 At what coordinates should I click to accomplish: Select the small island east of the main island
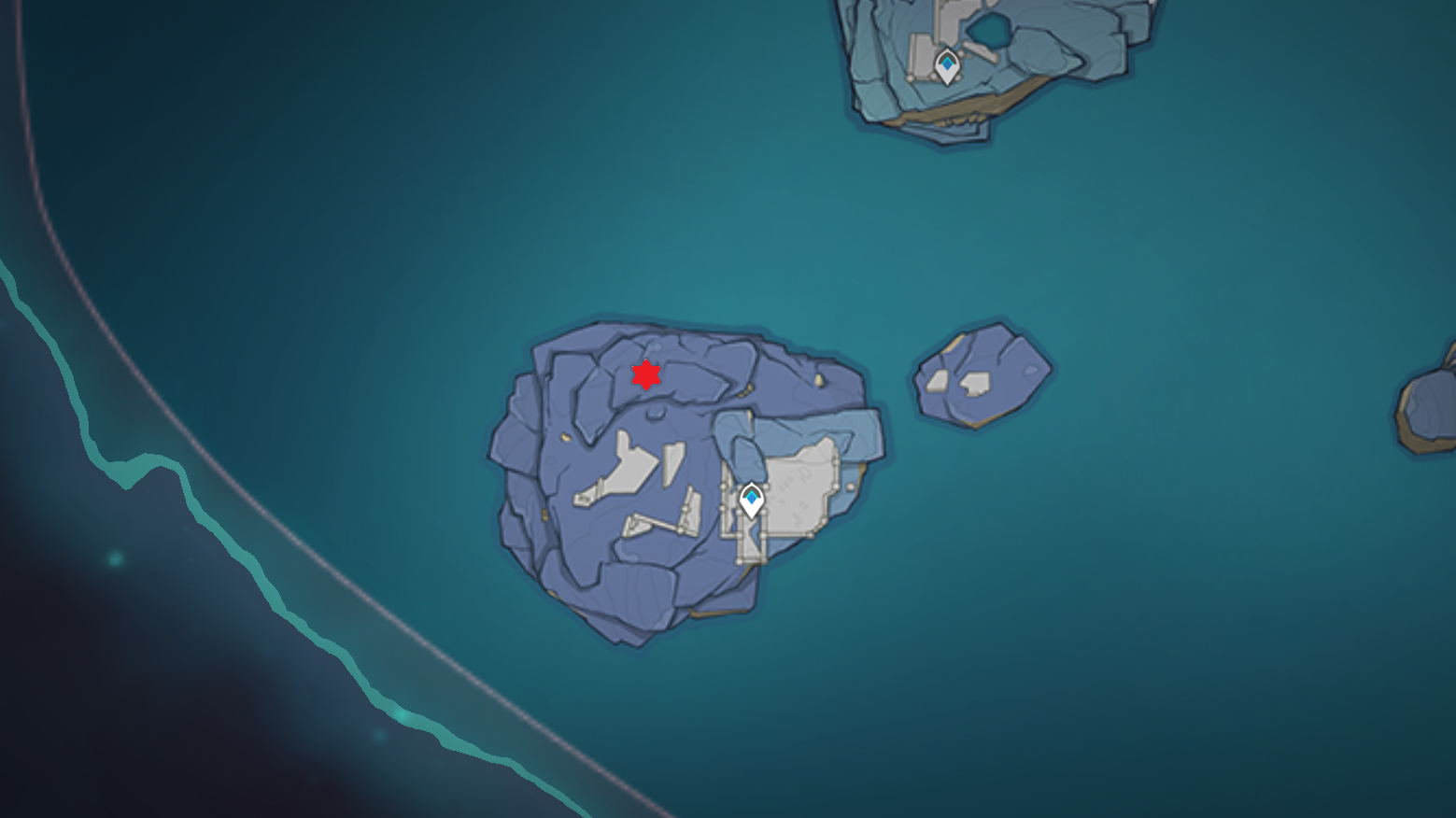981,374
